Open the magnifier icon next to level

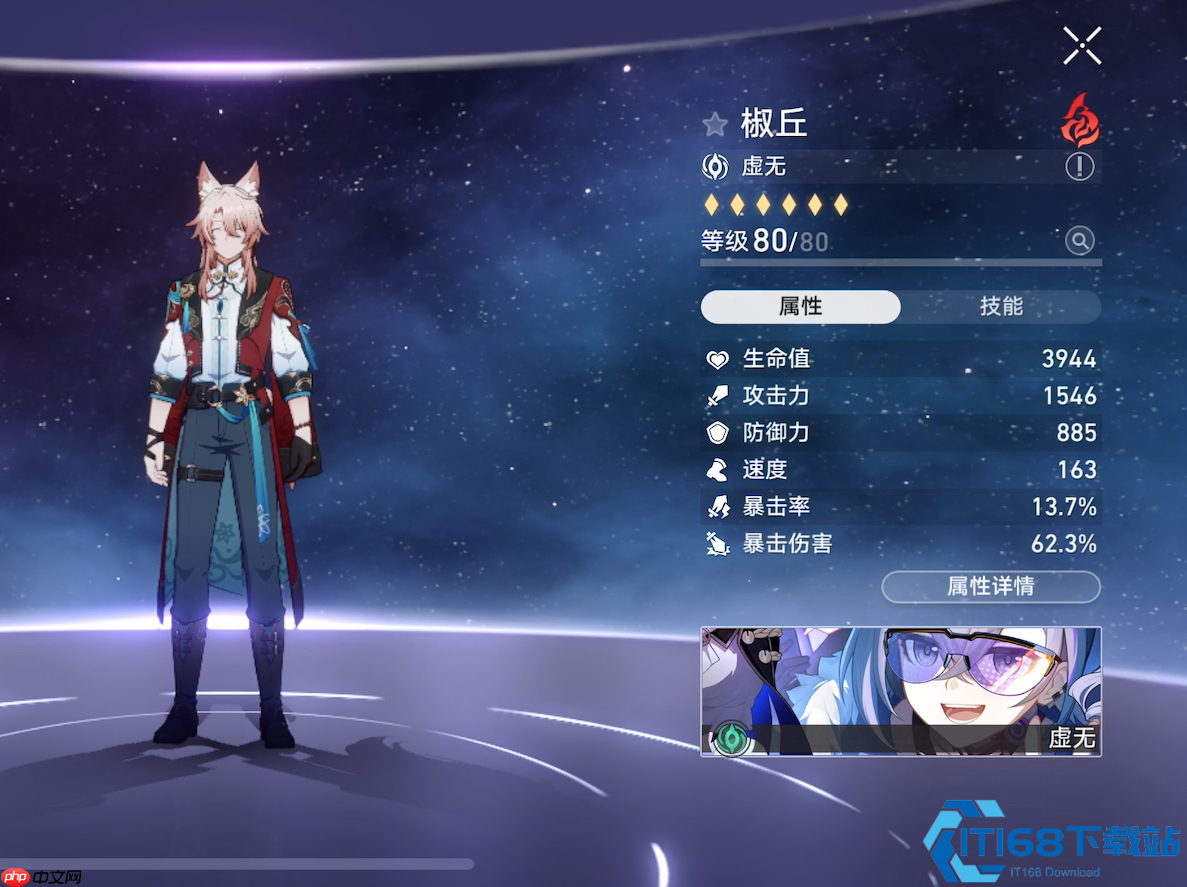[1079, 240]
